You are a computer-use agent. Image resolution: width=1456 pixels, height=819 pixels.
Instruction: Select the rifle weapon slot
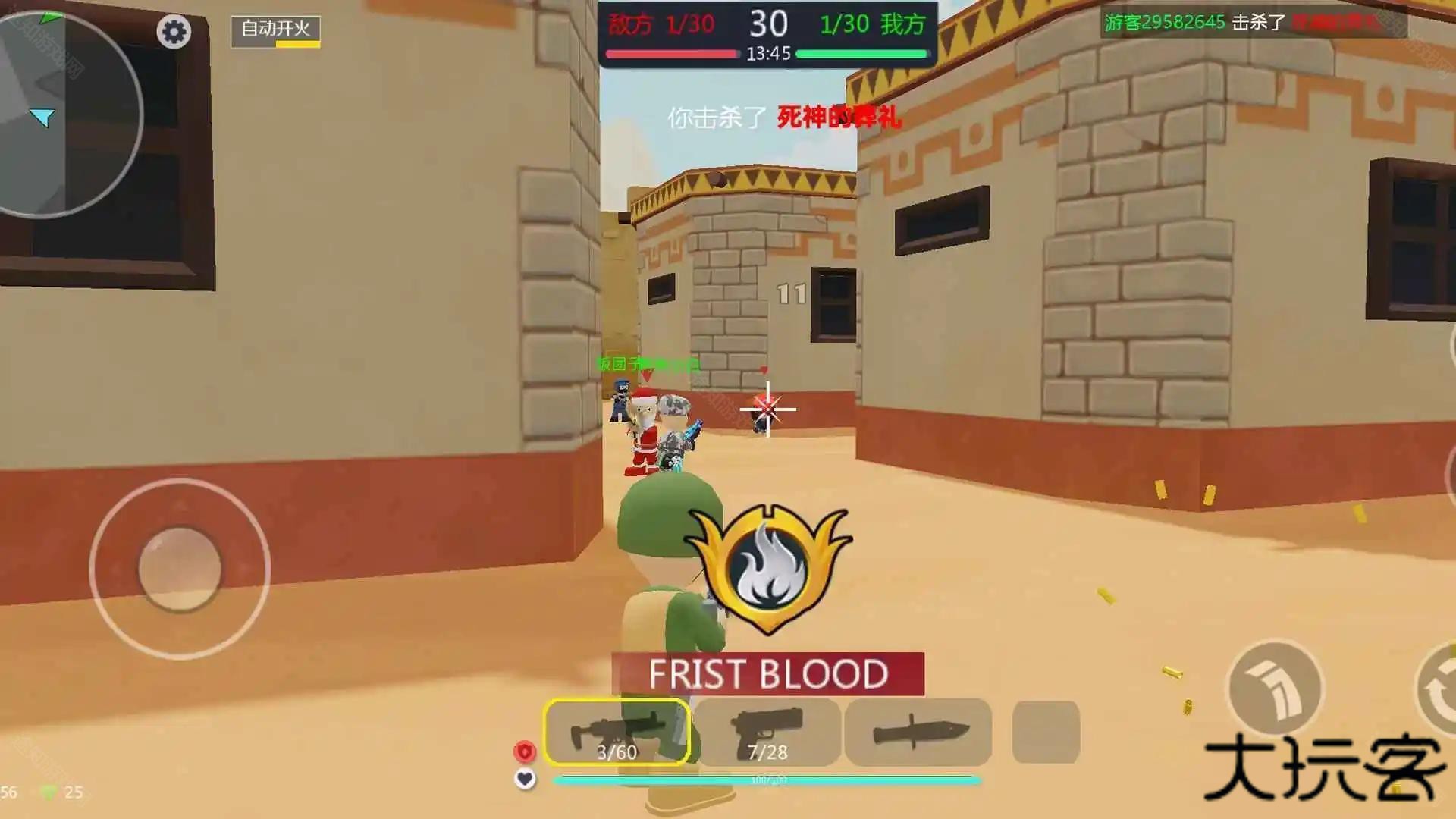pyautogui.click(x=617, y=733)
